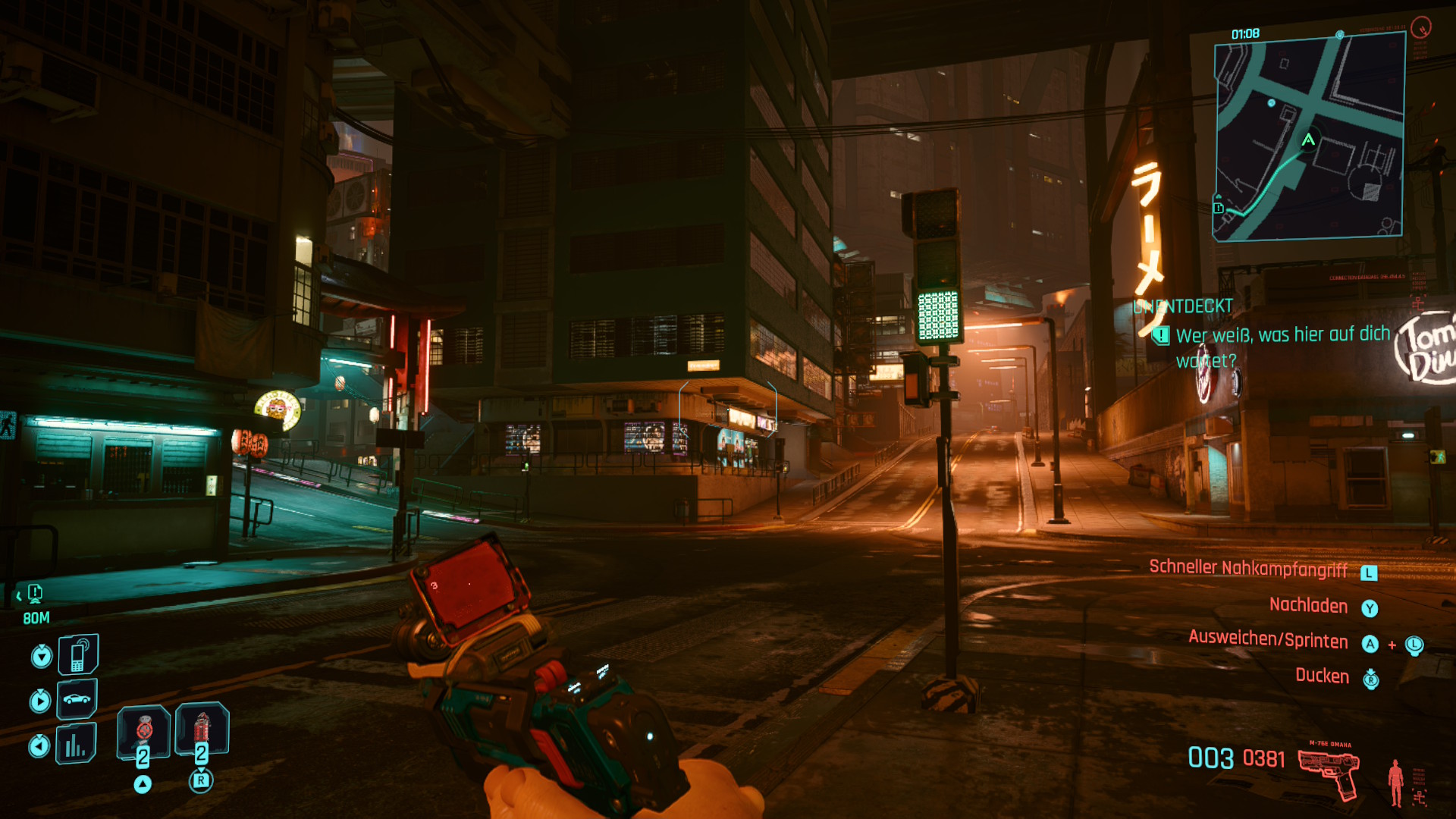1456x819 pixels.
Task: Use the health inhaler consumable slot
Action: coord(143,731)
